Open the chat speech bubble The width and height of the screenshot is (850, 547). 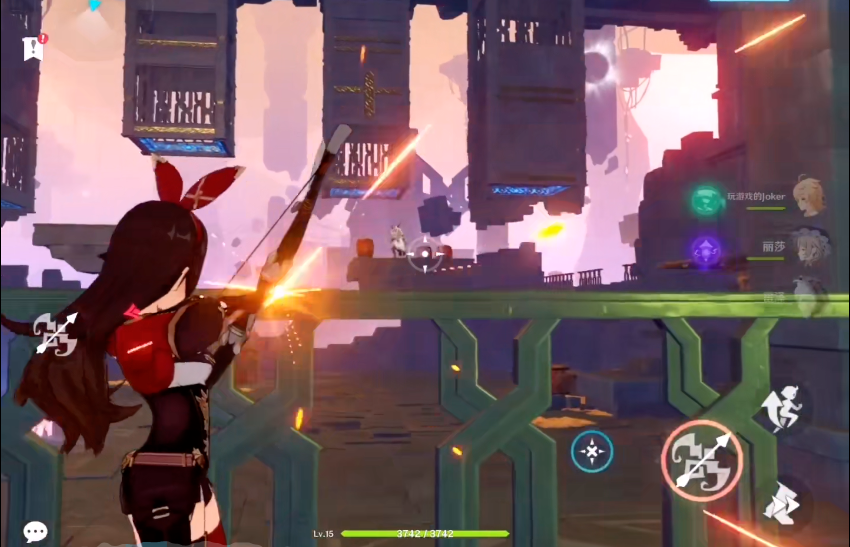point(35,532)
